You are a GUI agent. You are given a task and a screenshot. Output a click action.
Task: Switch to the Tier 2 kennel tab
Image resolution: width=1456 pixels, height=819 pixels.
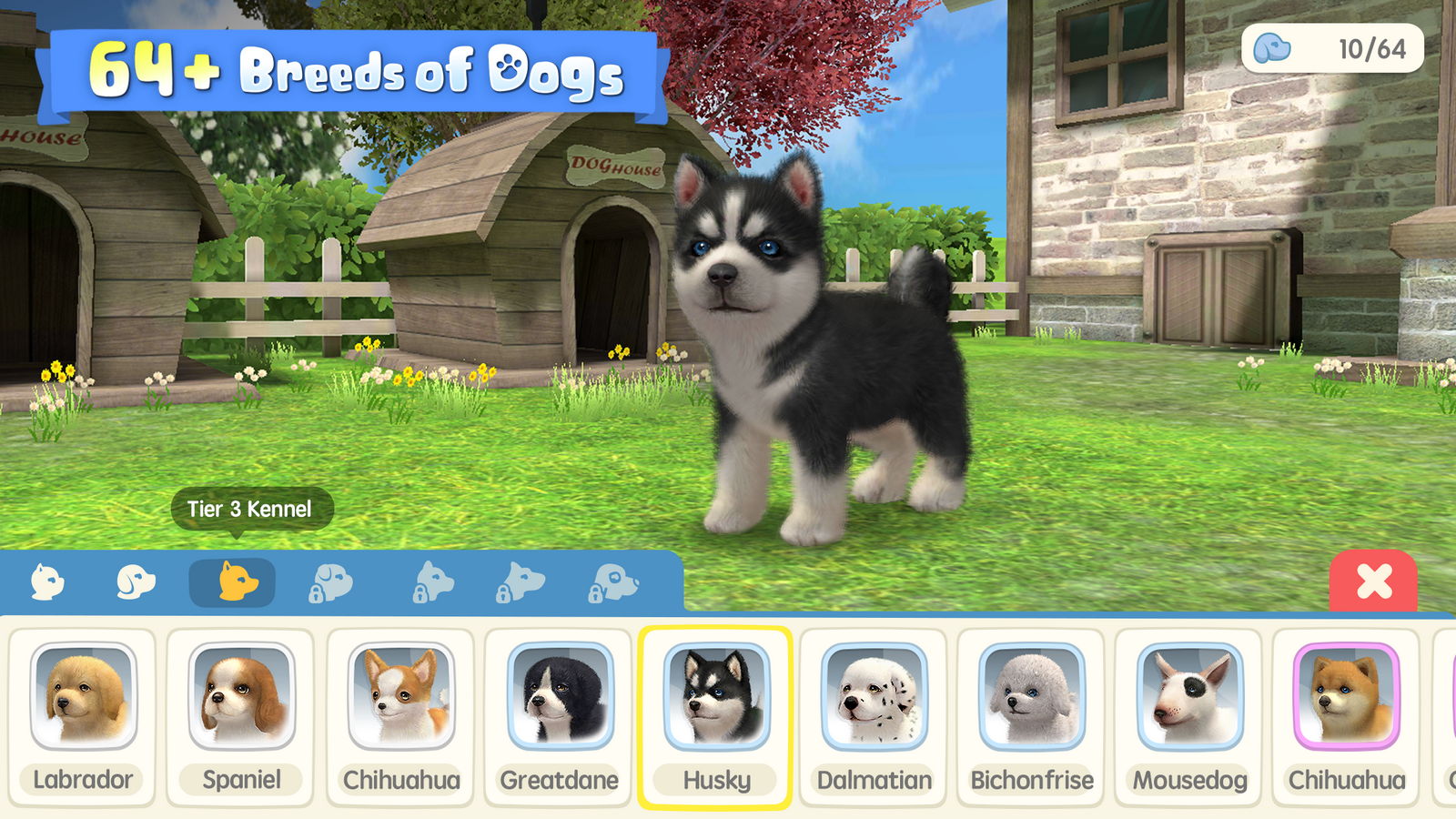(x=136, y=582)
